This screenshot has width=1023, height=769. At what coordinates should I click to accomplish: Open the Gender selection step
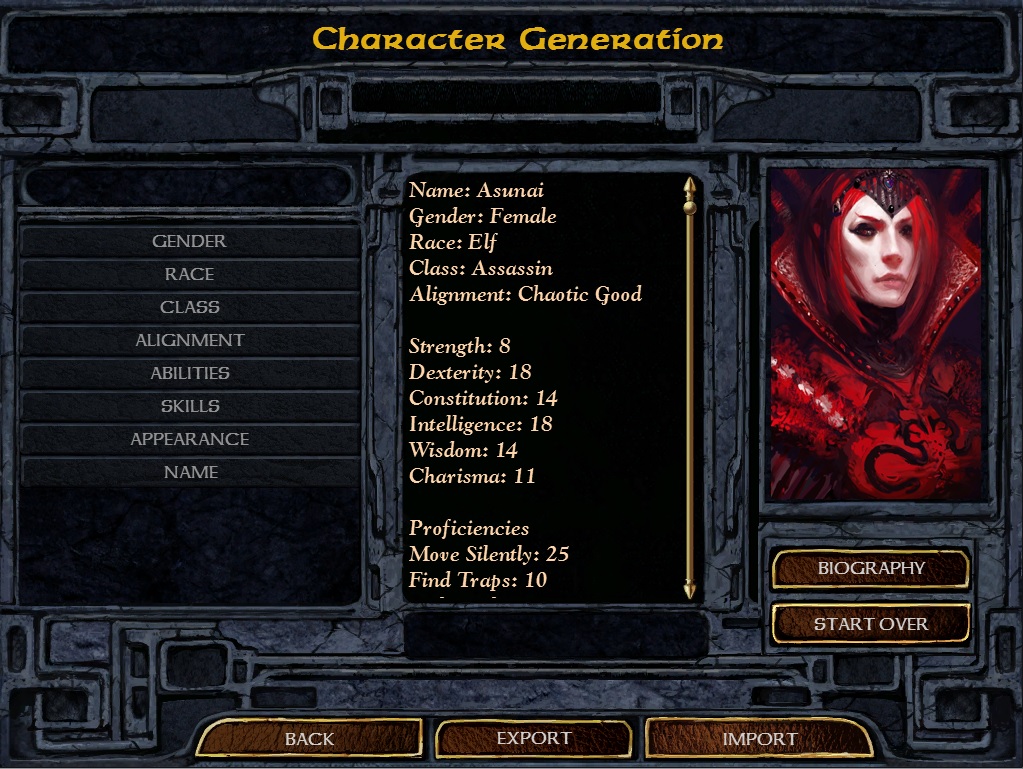click(x=189, y=241)
